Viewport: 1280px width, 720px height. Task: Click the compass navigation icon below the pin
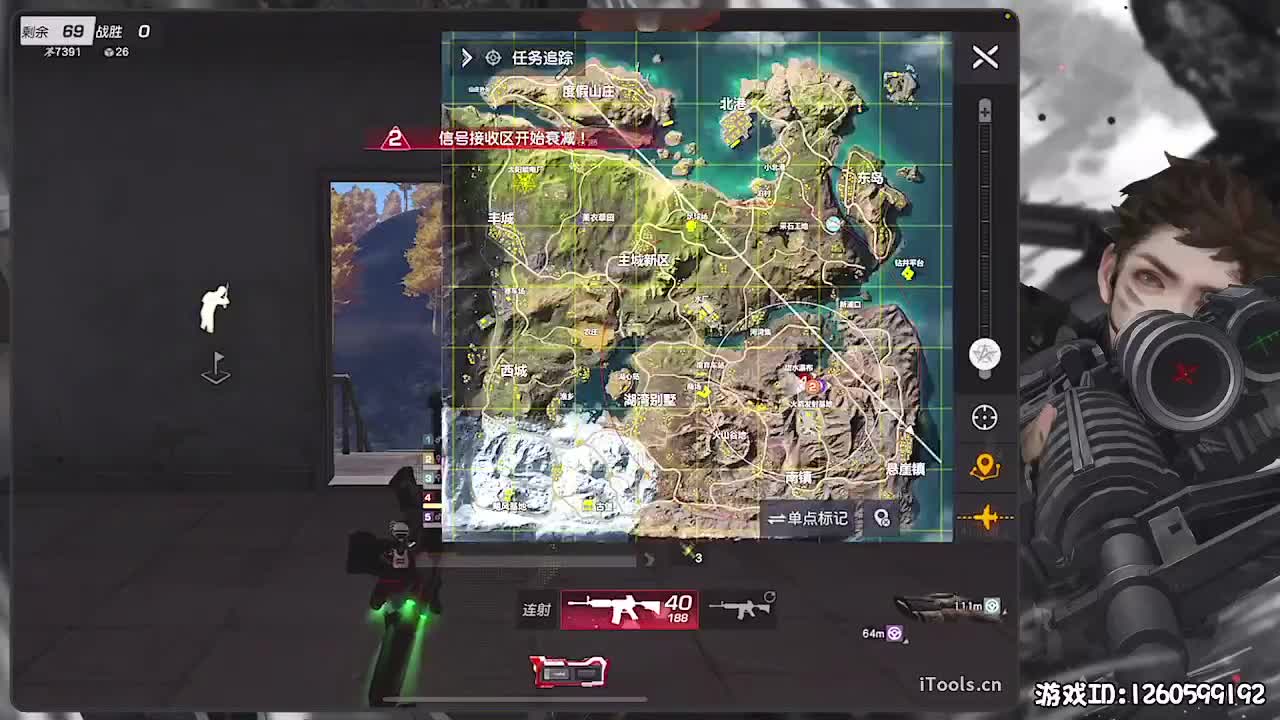coord(985,517)
